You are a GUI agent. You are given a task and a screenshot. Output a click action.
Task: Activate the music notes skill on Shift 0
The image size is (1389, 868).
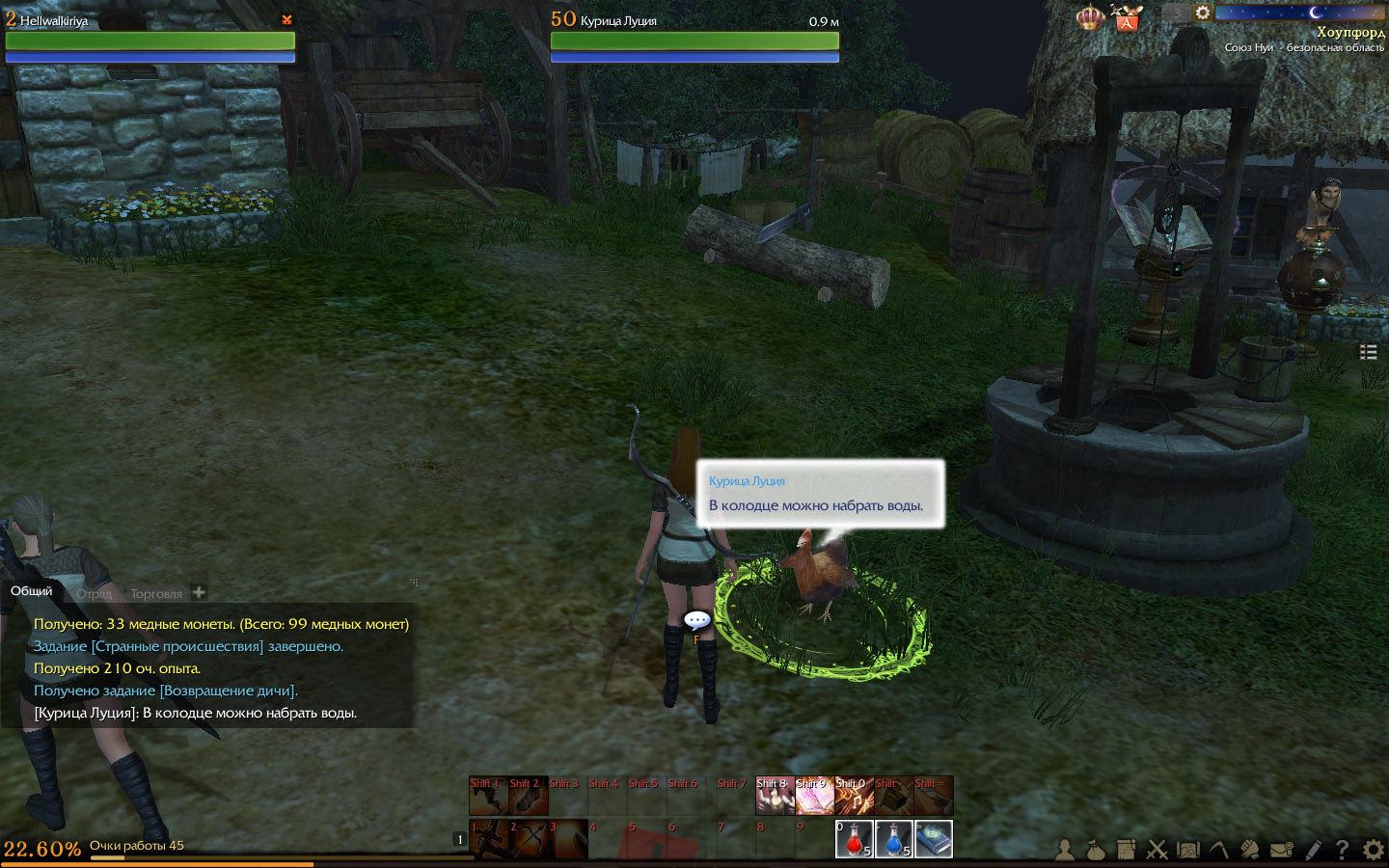pyautogui.click(x=854, y=797)
